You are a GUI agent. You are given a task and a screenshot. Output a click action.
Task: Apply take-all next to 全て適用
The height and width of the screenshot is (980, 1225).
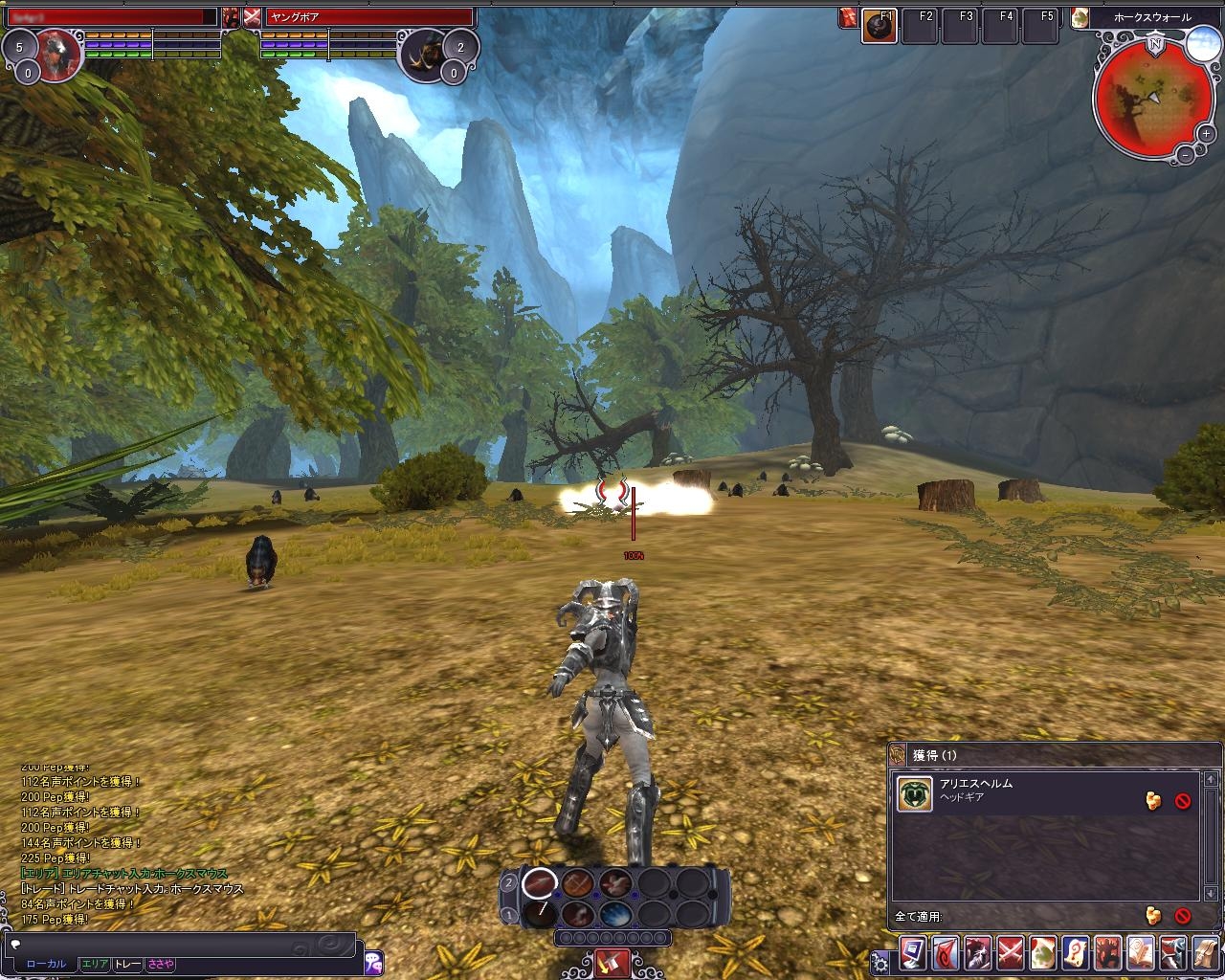(1154, 916)
